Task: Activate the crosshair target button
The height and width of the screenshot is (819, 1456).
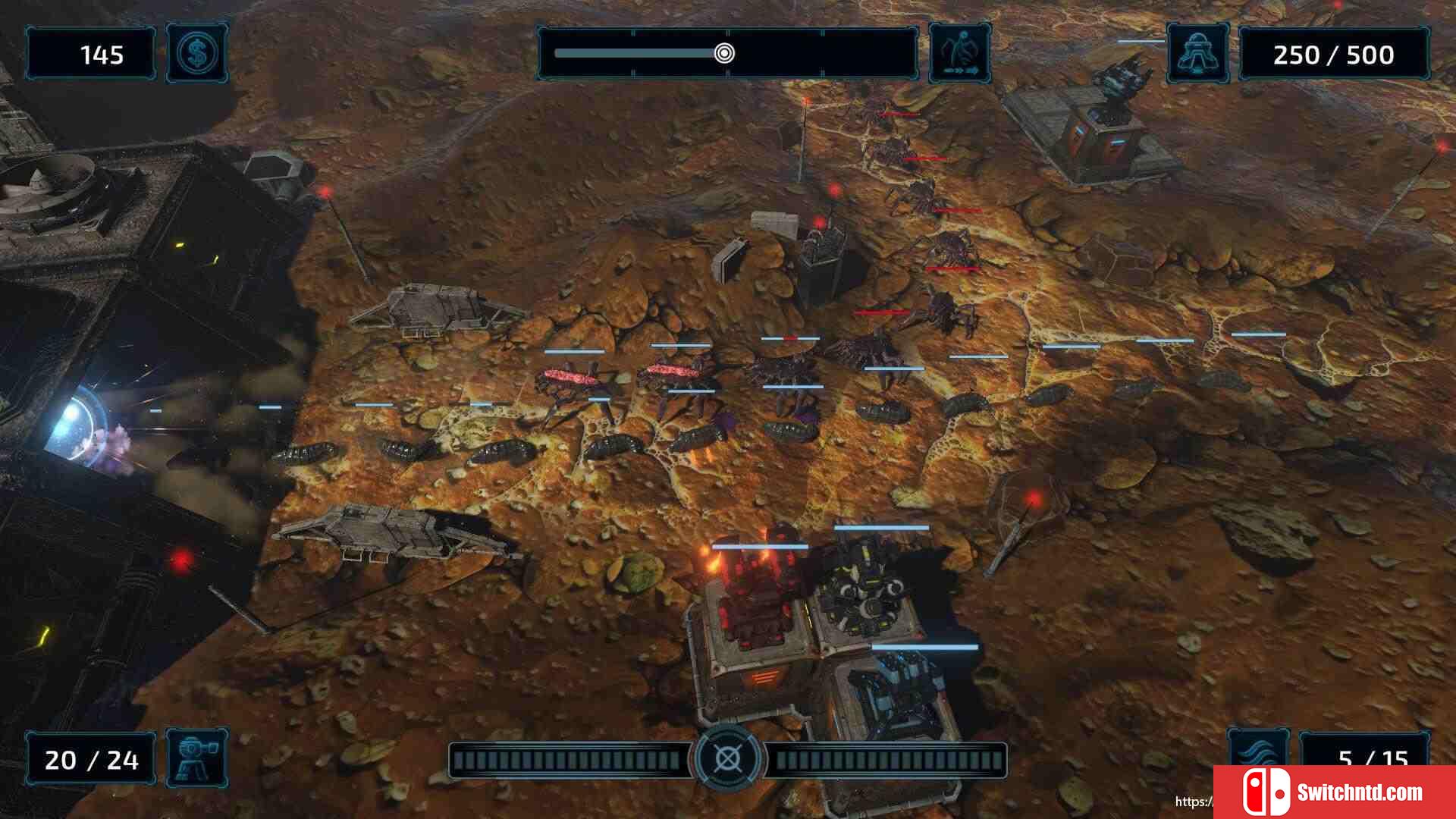Action: pyautogui.click(x=727, y=758)
